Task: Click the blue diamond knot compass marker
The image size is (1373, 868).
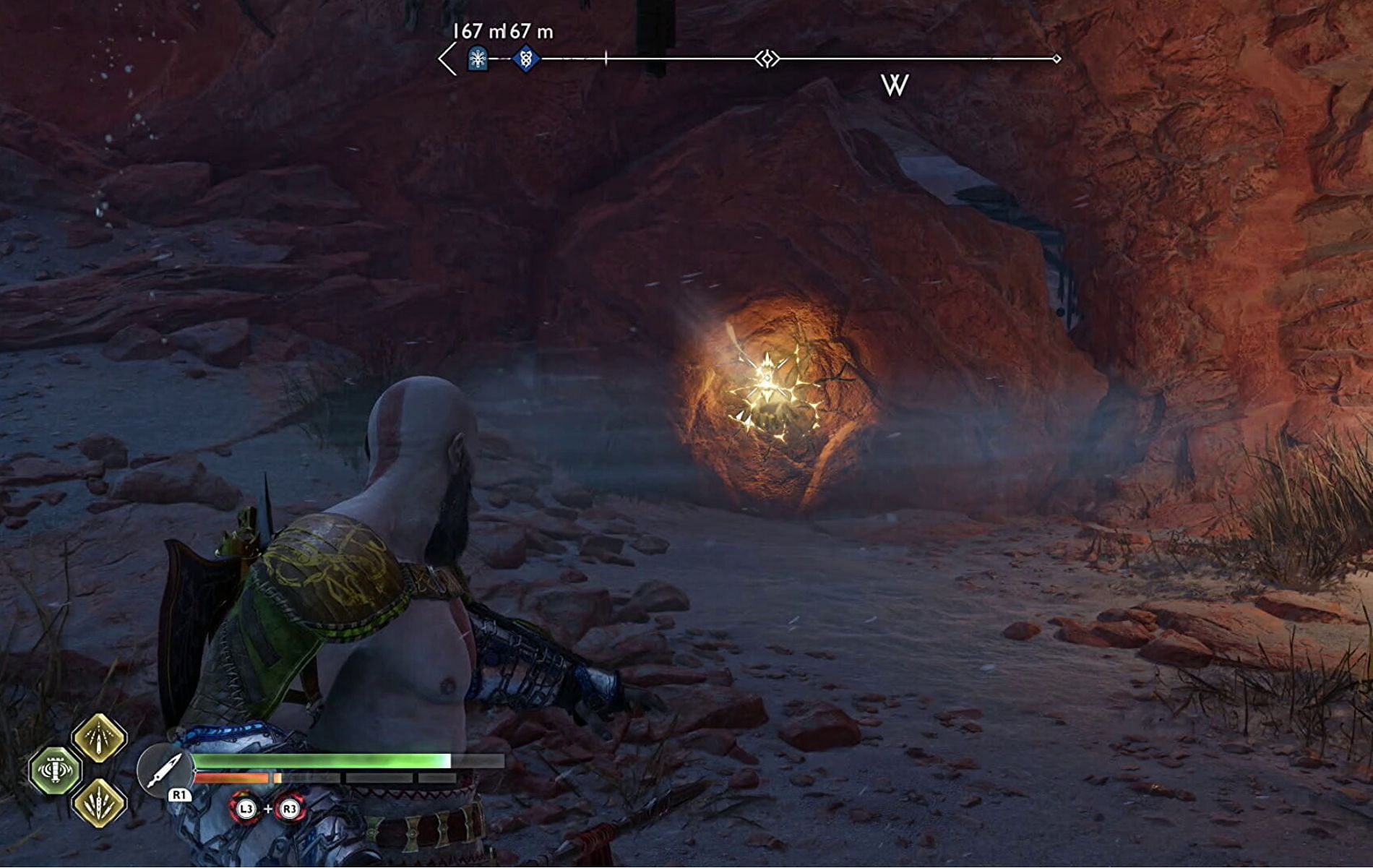Action: pyautogui.click(x=526, y=59)
